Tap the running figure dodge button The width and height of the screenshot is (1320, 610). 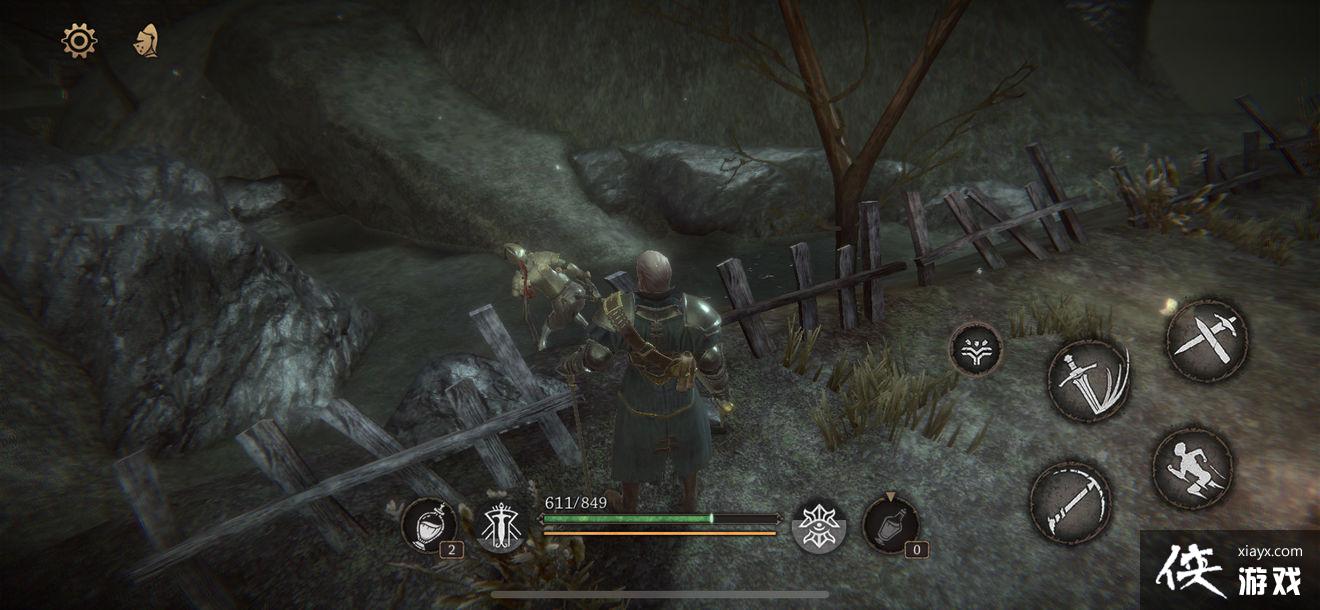[1192, 468]
